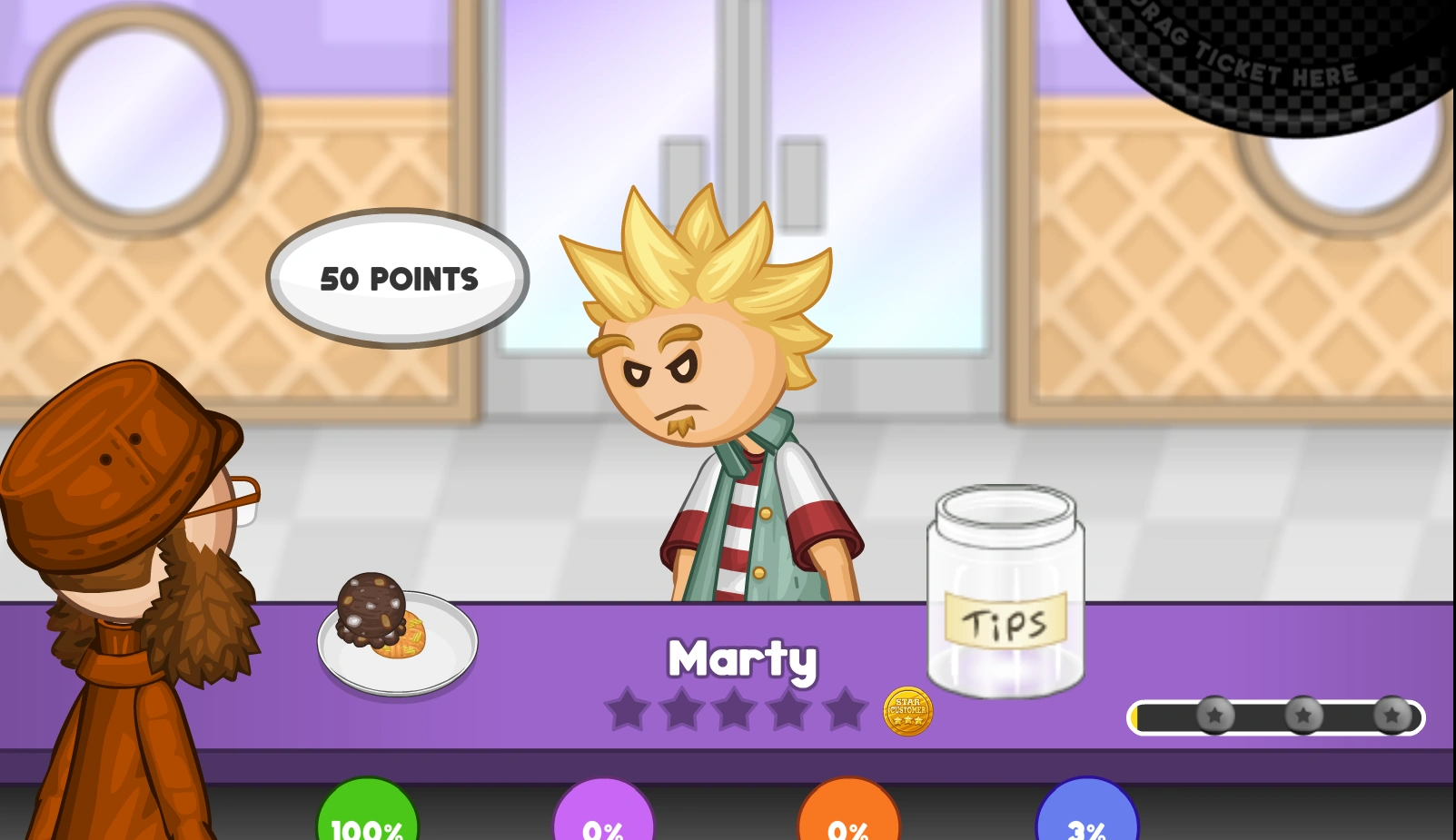
Task: Click the chocolate cookie ball on the plate
Action: [x=372, y=606]
